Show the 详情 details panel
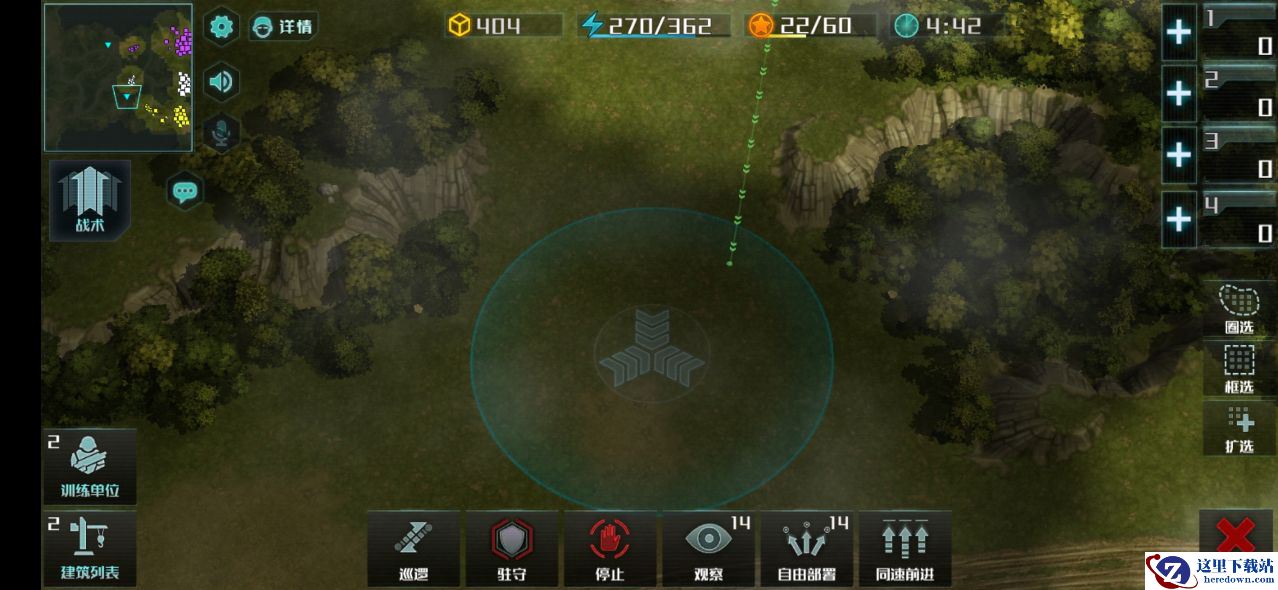Screen dimensions: 1278x590 (x=282, y=27)
